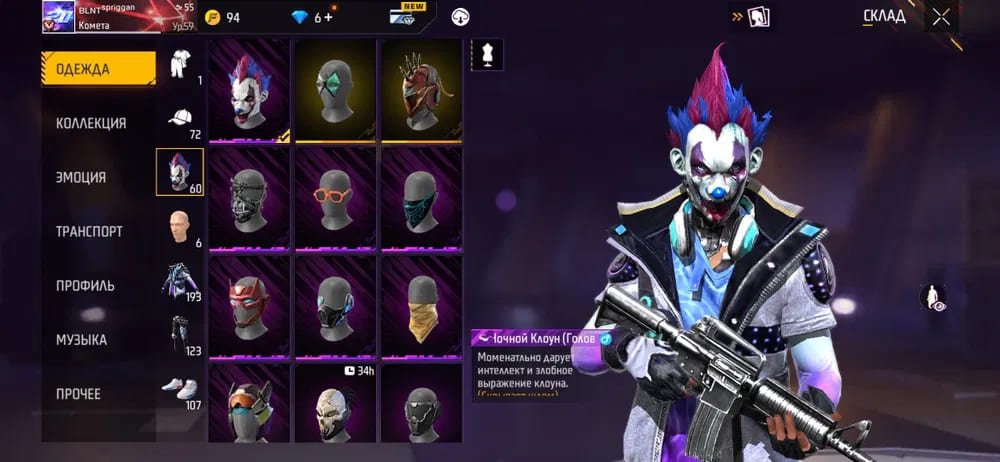Choose the skull mask with 34h timer
The height and width of the screenshot is (462, 1000).
(335, 405)
